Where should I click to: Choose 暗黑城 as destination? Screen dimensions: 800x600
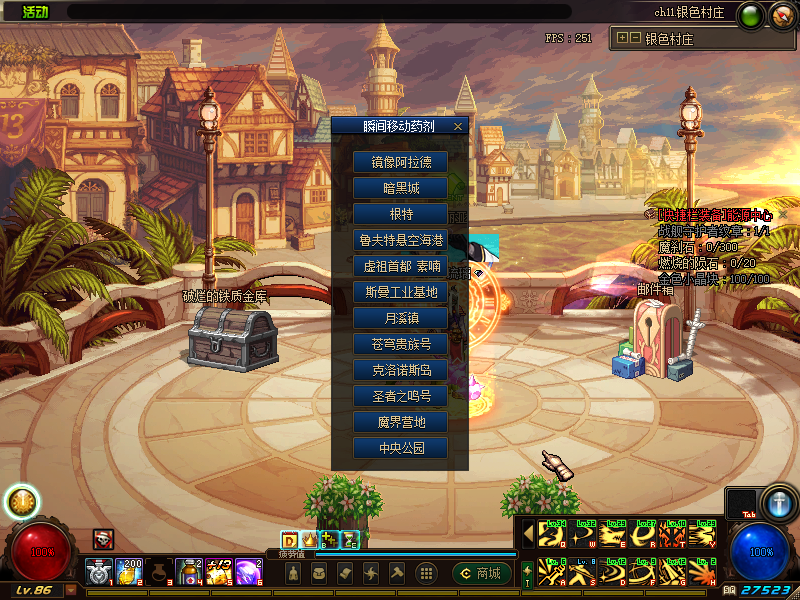click(400, 188)
